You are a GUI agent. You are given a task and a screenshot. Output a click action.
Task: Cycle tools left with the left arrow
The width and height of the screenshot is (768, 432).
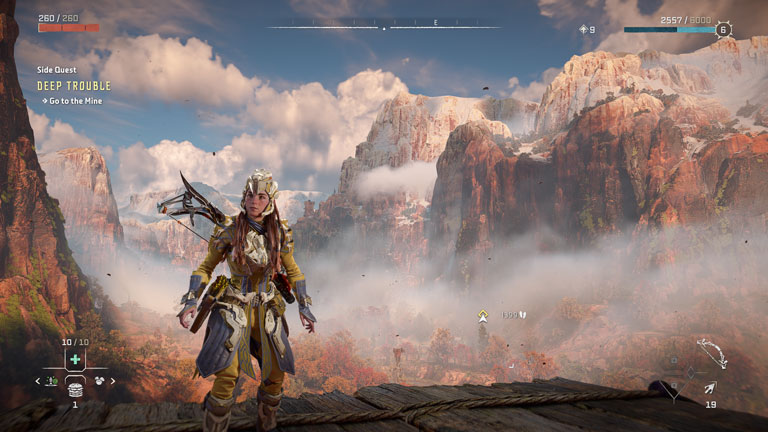(38, 381)
